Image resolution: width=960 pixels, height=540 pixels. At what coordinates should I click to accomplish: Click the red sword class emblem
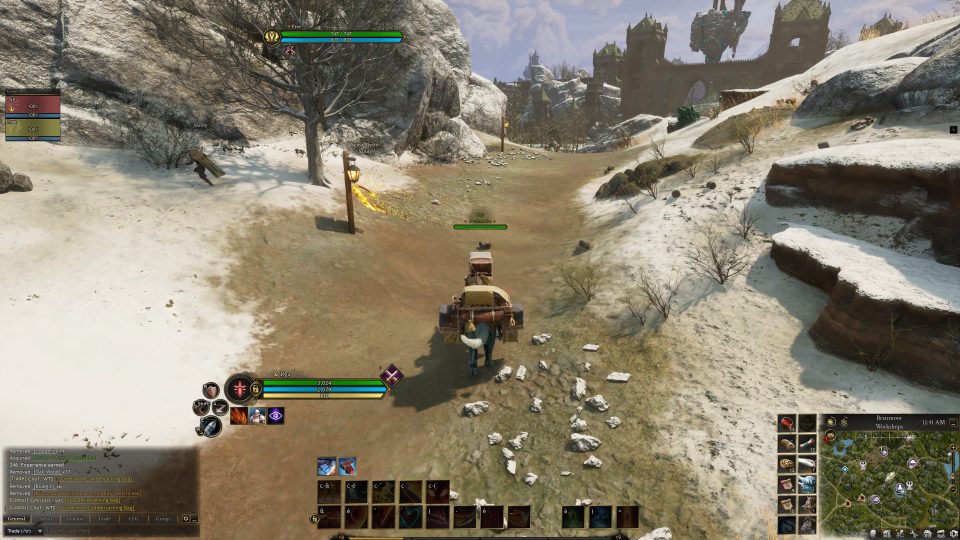coord(241,387)
